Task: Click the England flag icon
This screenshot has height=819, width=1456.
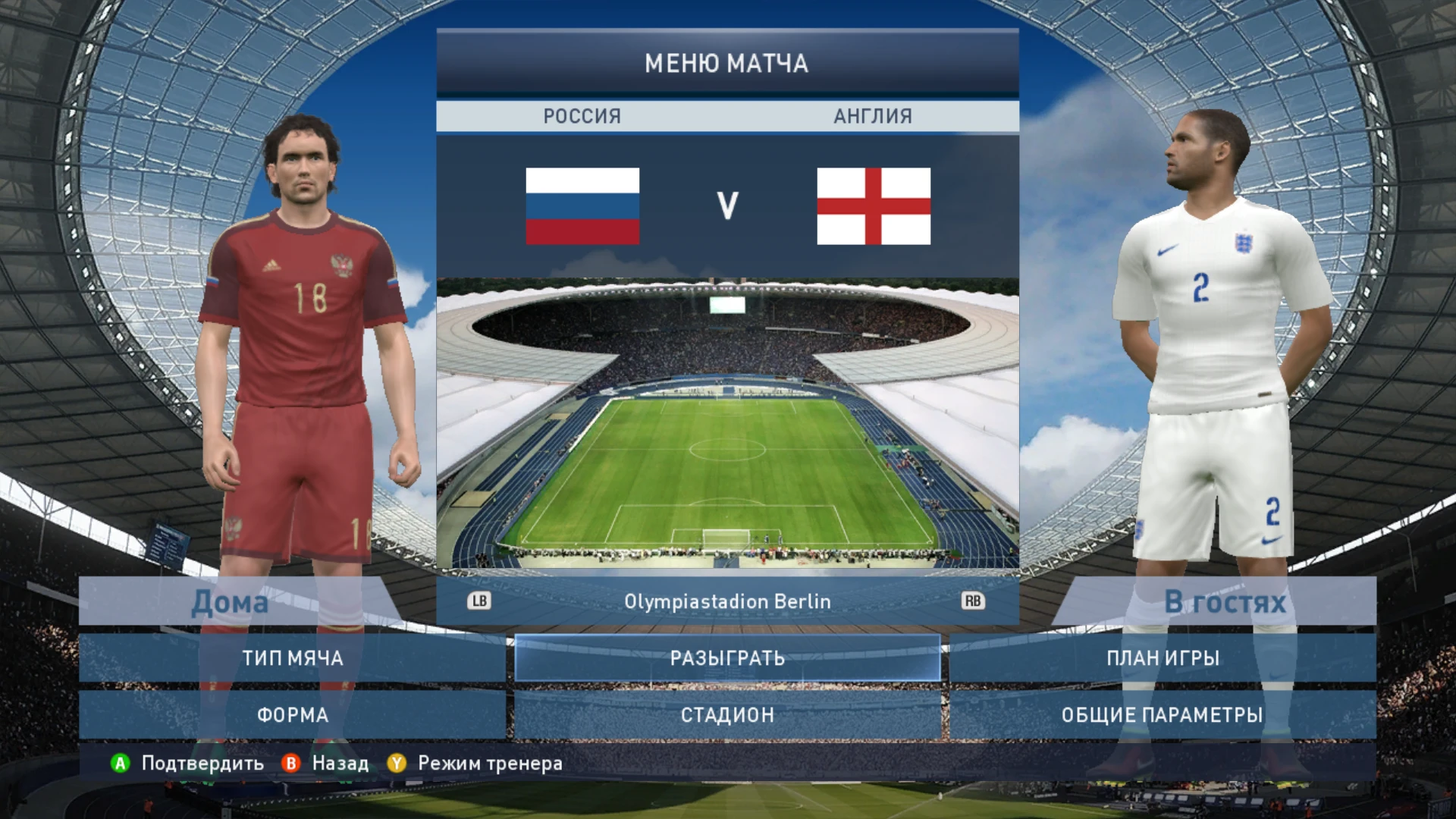Action: coord(874,207)
